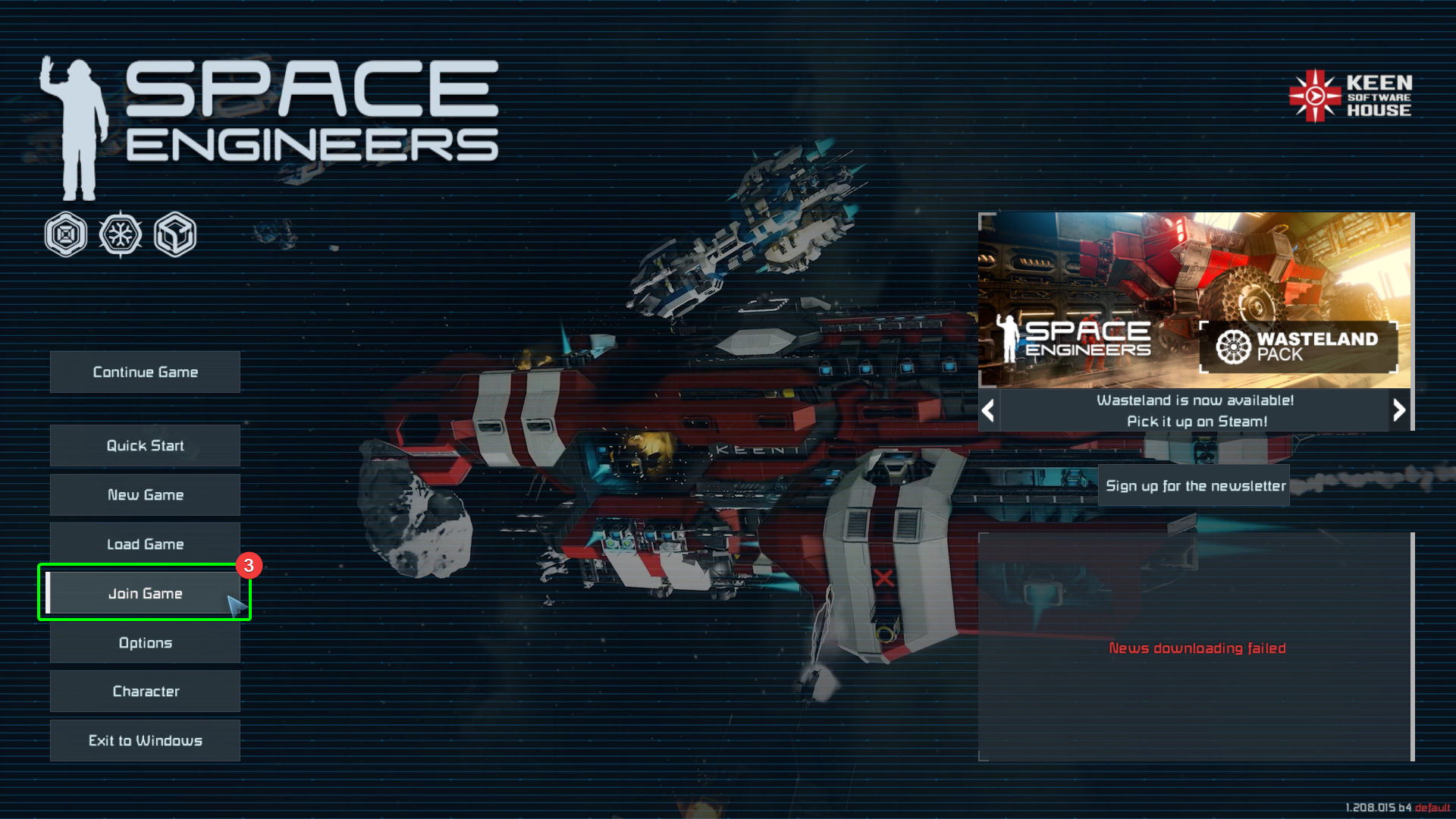Select Quick Start from the main menu
The width and height of the screenshot is (1456, 819).
(145, 445)
